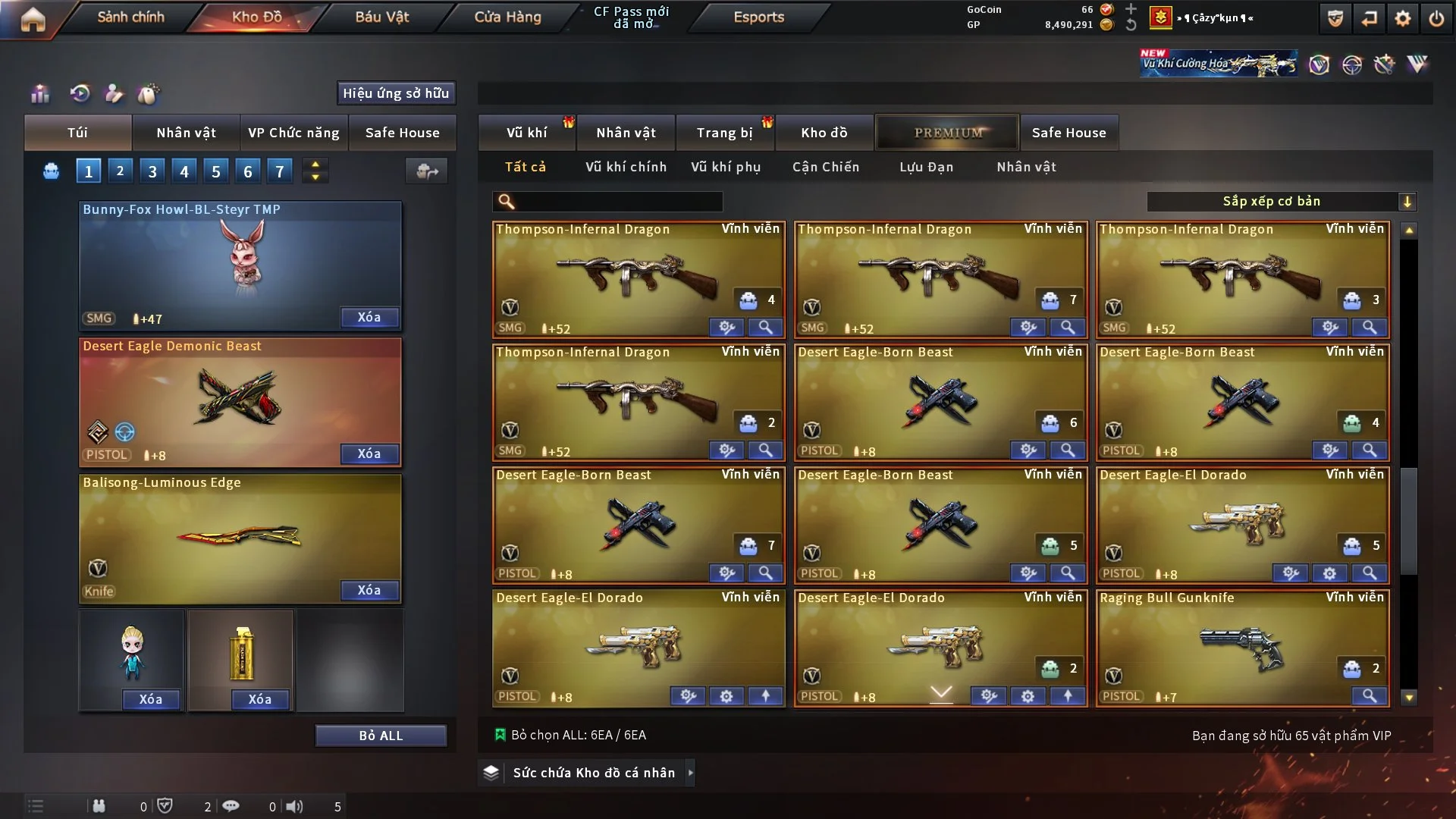The width and height of the screenshot is (1456, 819).
Task: Click the Bỏ ALL button
Action: point(381,736)
